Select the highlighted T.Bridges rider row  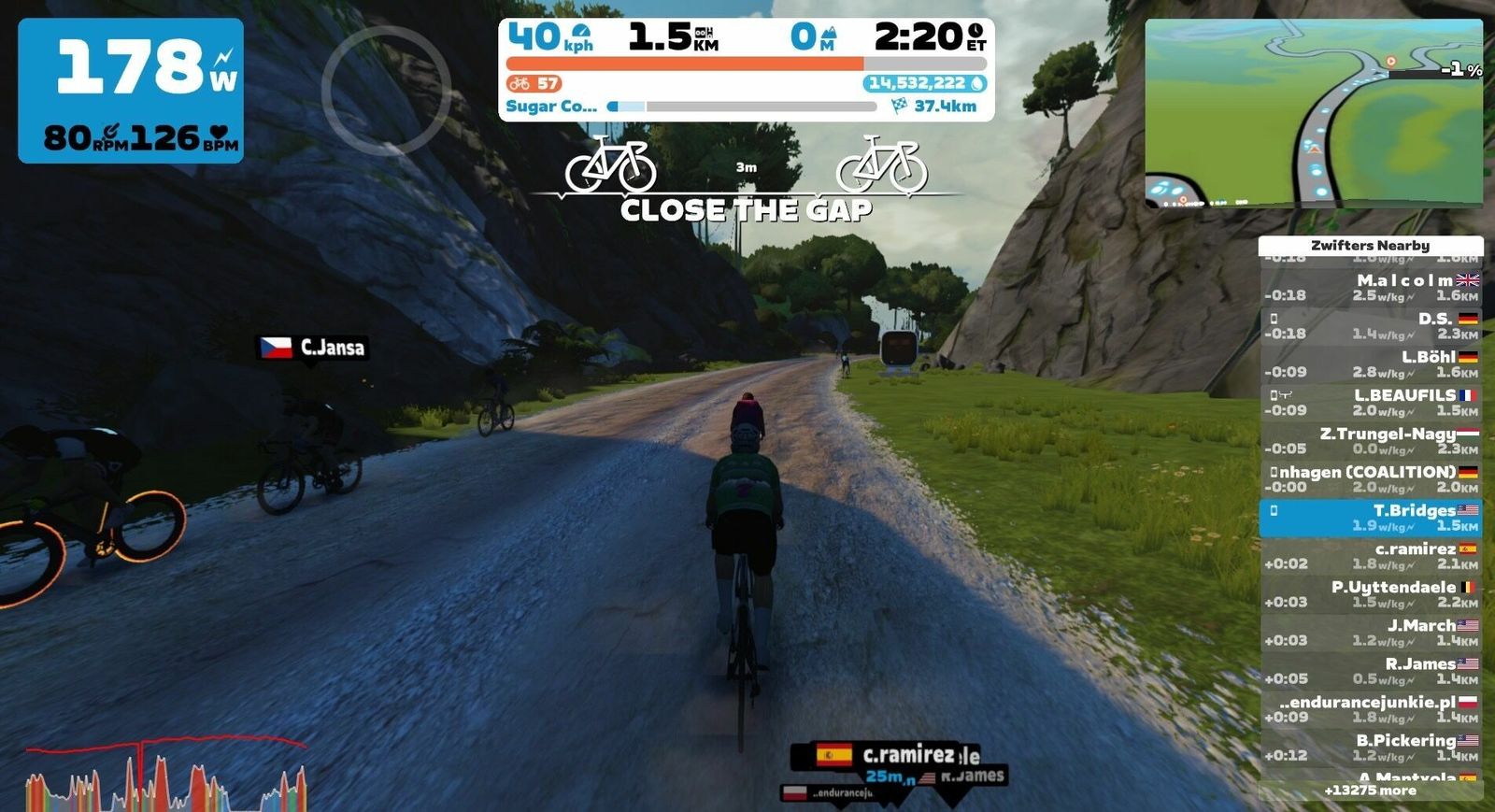coord(1371,518)
